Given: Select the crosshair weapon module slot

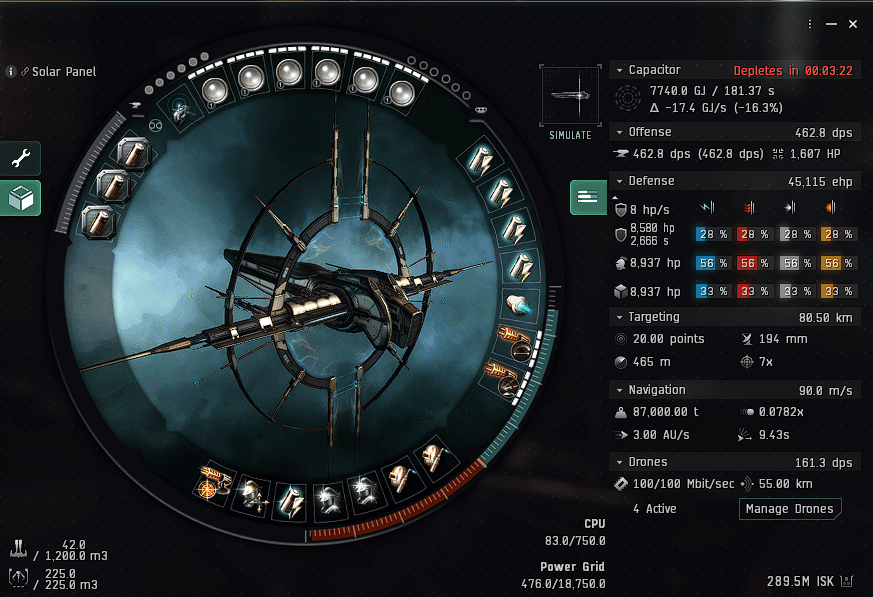Looking at the screenshot, I should (x=212, y=485).
